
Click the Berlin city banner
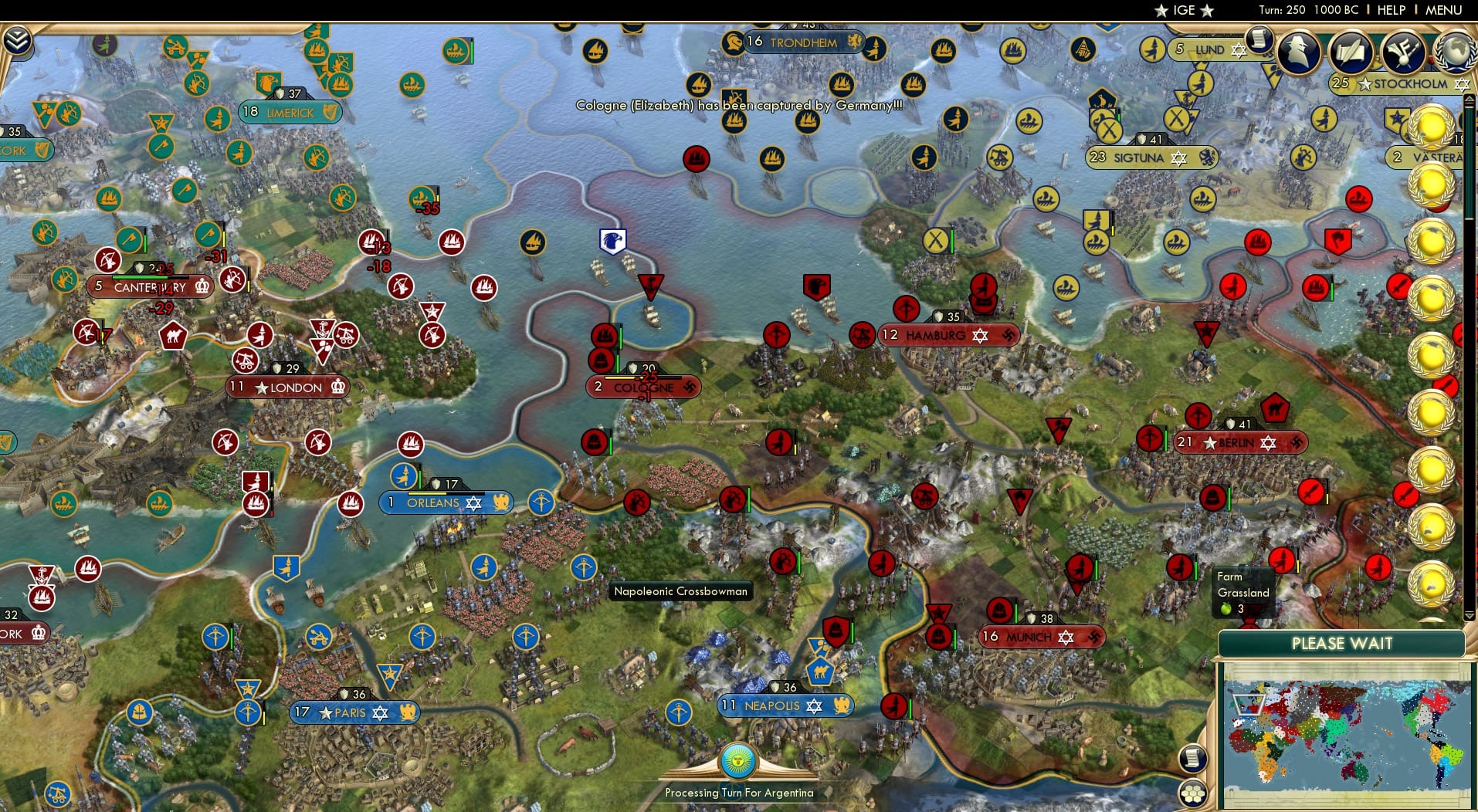coord(1236,442)
